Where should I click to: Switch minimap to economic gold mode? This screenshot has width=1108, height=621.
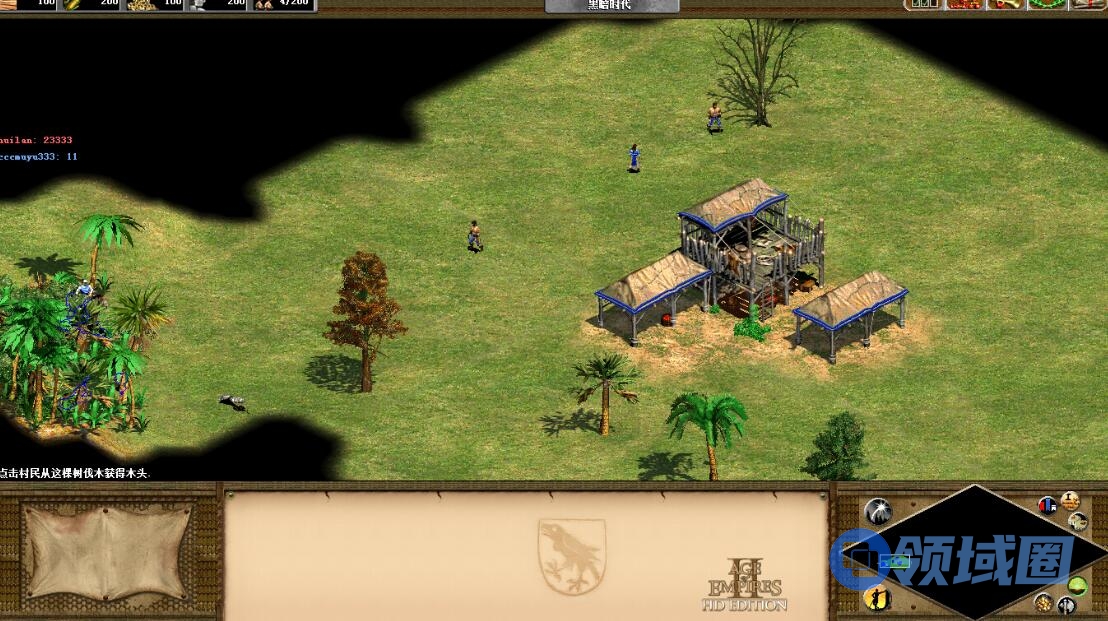[1043, 602]
